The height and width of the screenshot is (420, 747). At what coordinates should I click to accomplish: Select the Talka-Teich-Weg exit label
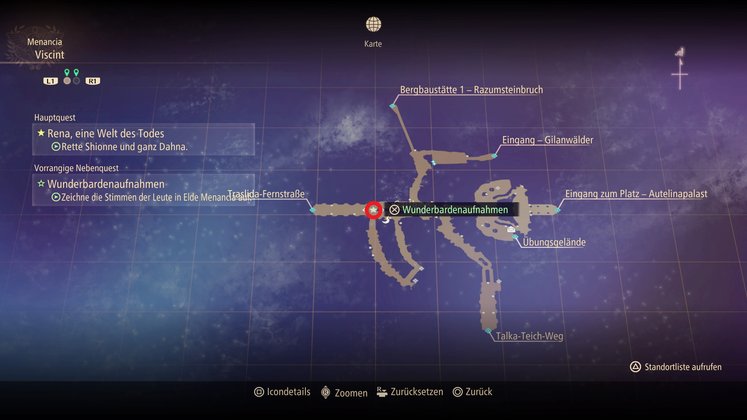pyautogui.click(x=529, y=336)
